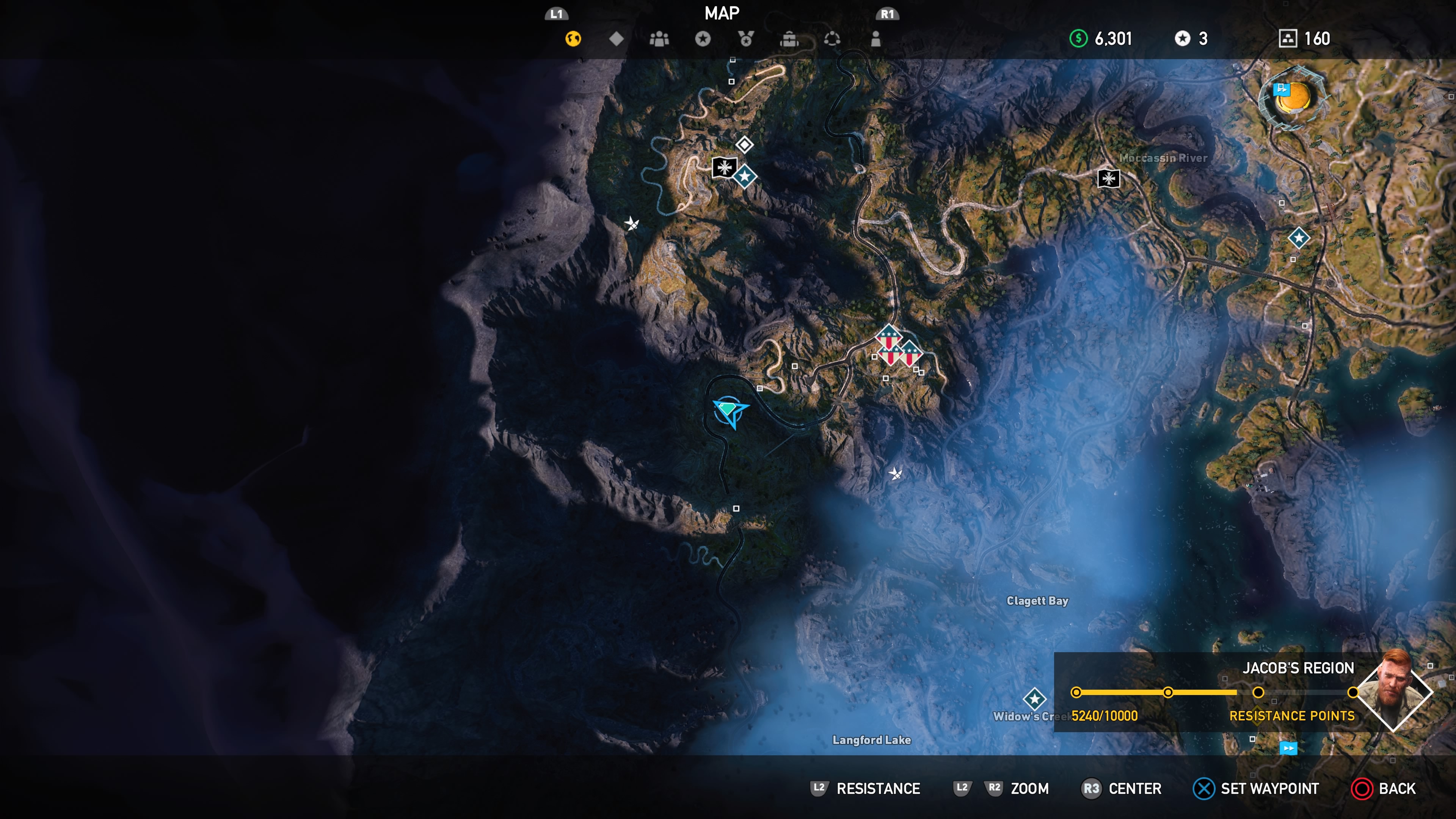Select the teal star marker near Widow's Creek
Image resolution: width=1456 pixels, height=819 pixels.
tap(1034, 698)
